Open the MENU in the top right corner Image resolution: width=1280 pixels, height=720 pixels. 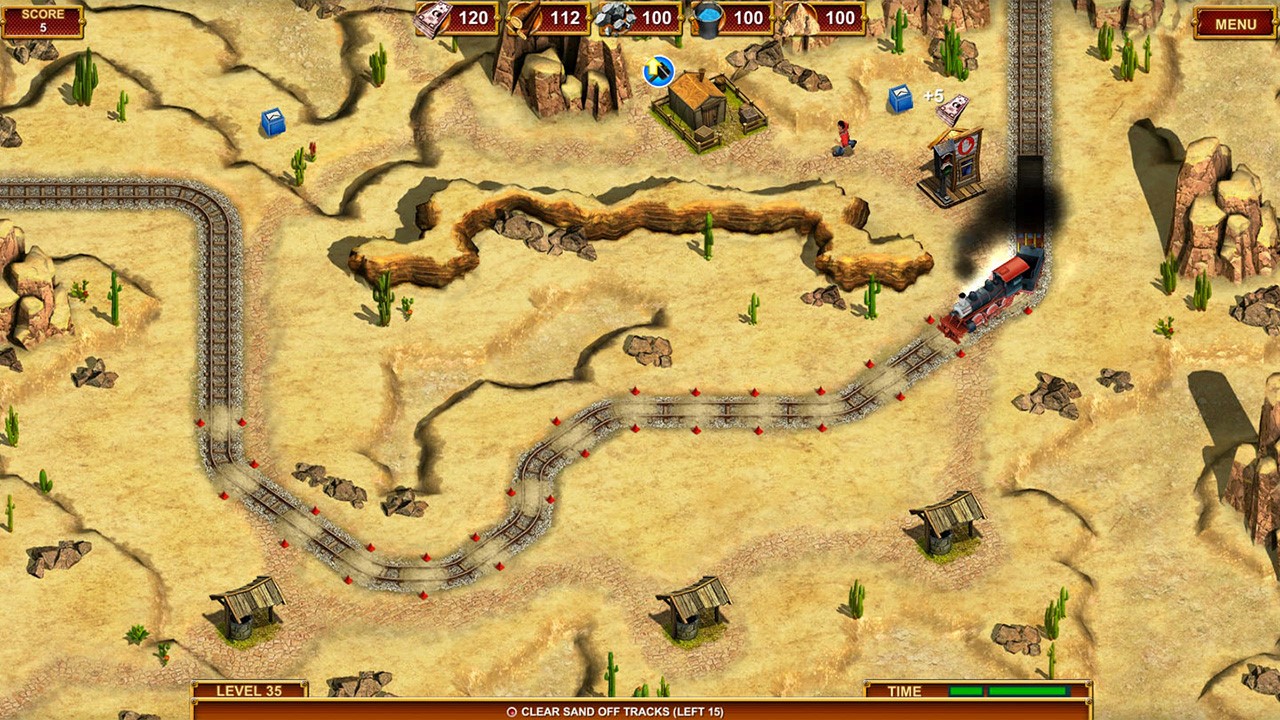1235,22
